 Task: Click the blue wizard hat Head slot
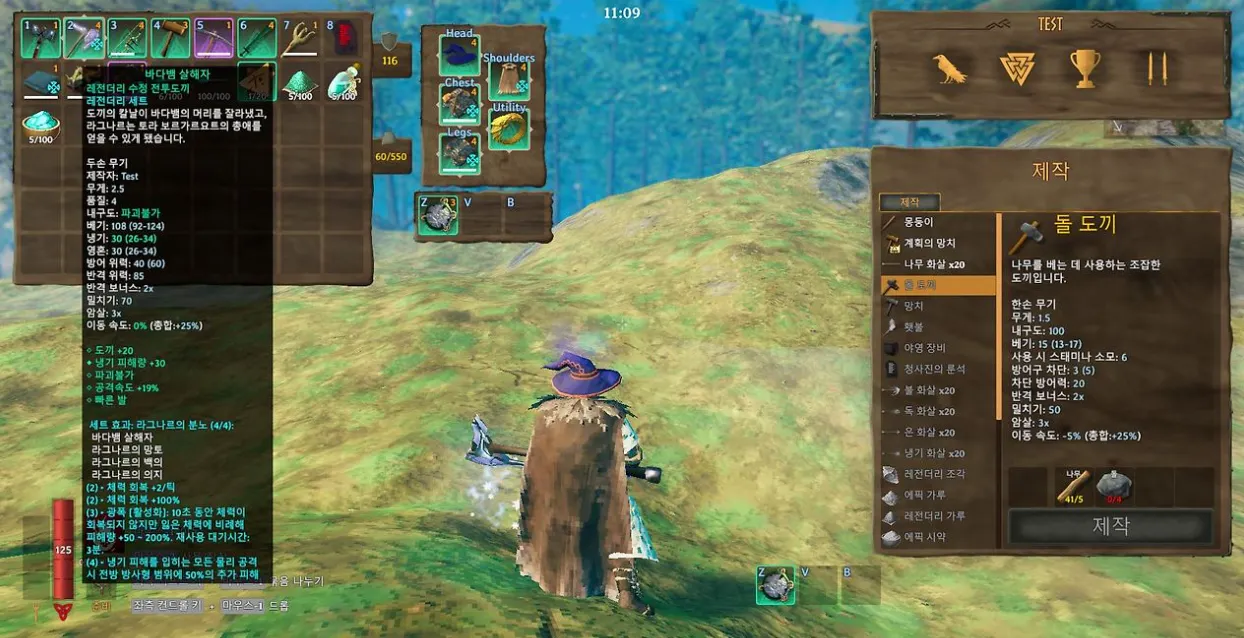tap(459, 54)
